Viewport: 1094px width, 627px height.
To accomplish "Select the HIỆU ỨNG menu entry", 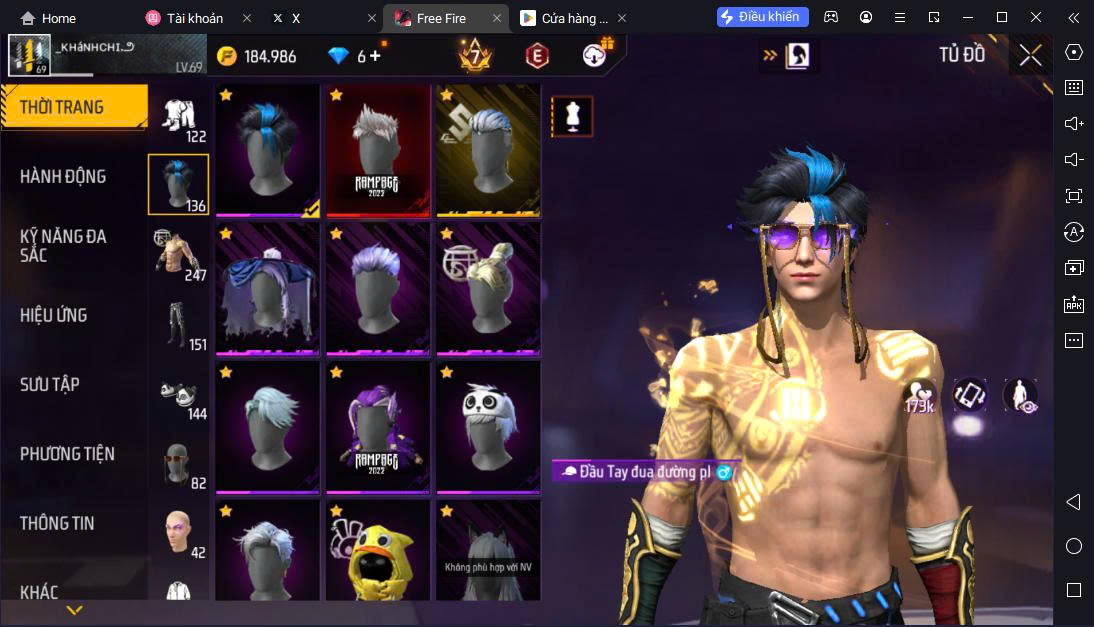I will tap(54, 316).
